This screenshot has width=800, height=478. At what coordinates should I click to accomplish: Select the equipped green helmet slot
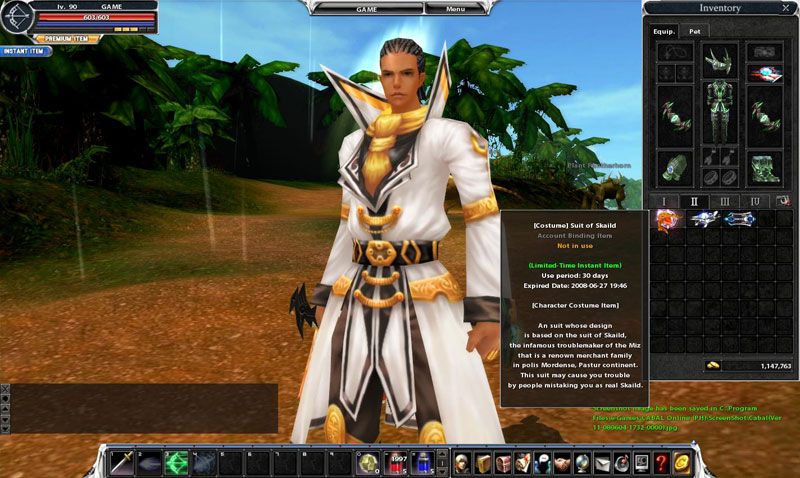[x=720, y=60]
